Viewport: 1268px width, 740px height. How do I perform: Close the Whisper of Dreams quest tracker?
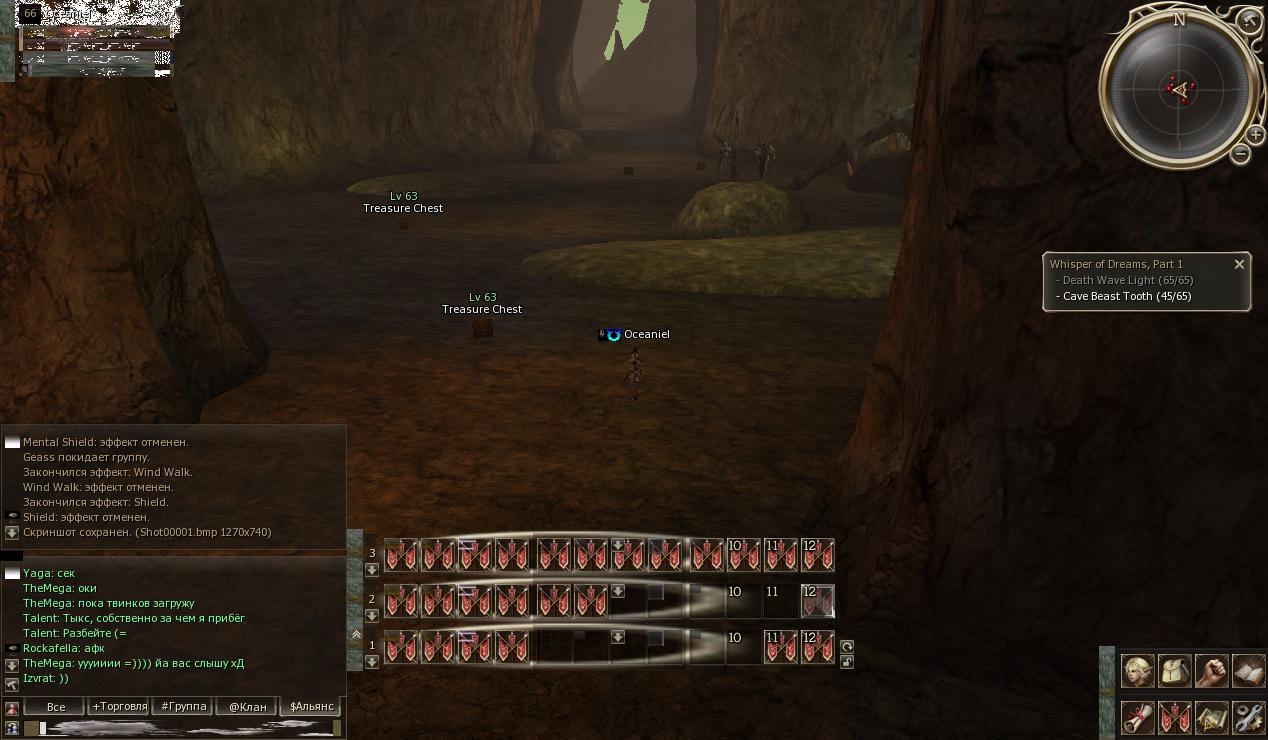pos(1239,264)
